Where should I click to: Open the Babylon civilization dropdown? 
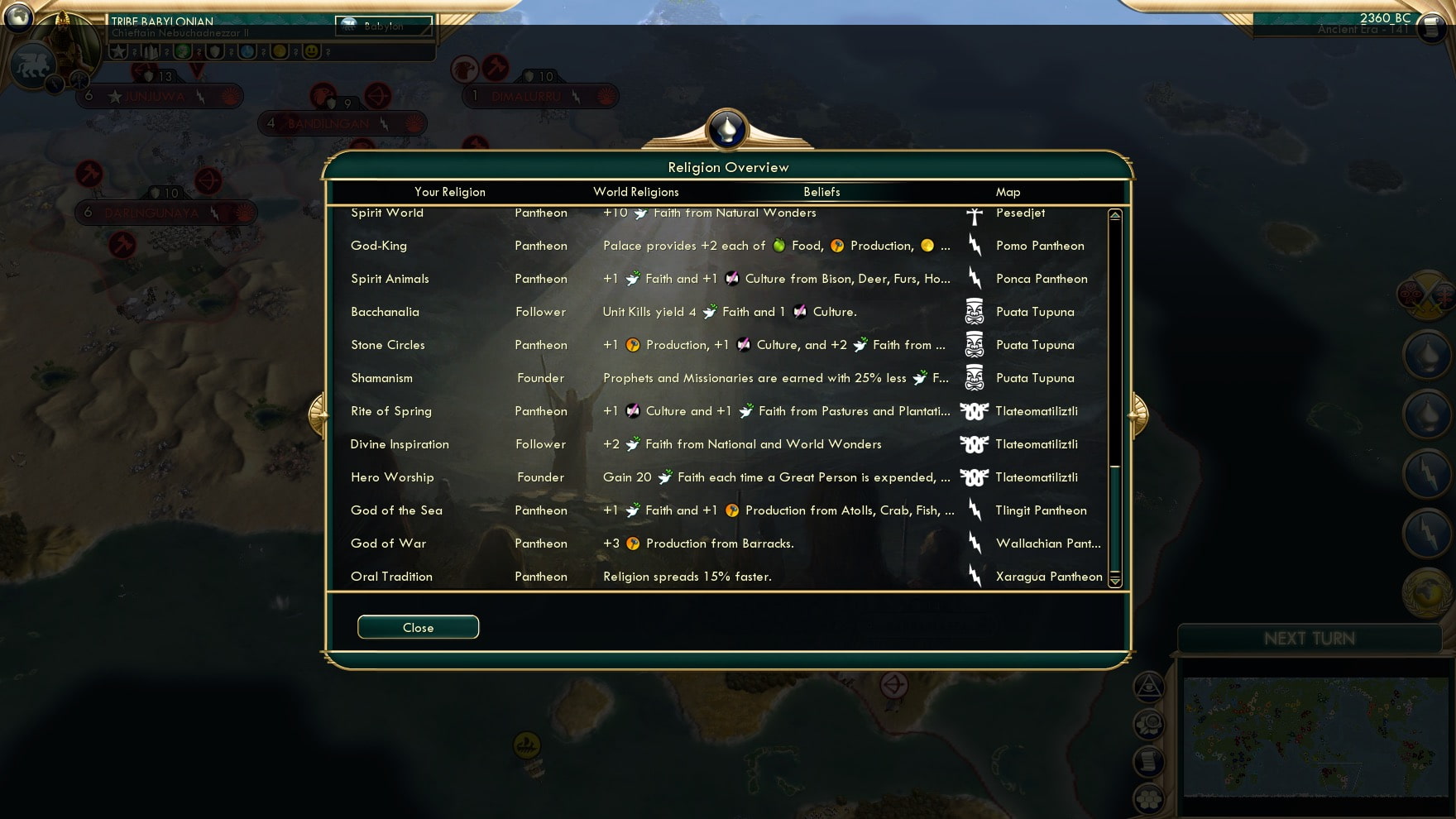(383, 26)
